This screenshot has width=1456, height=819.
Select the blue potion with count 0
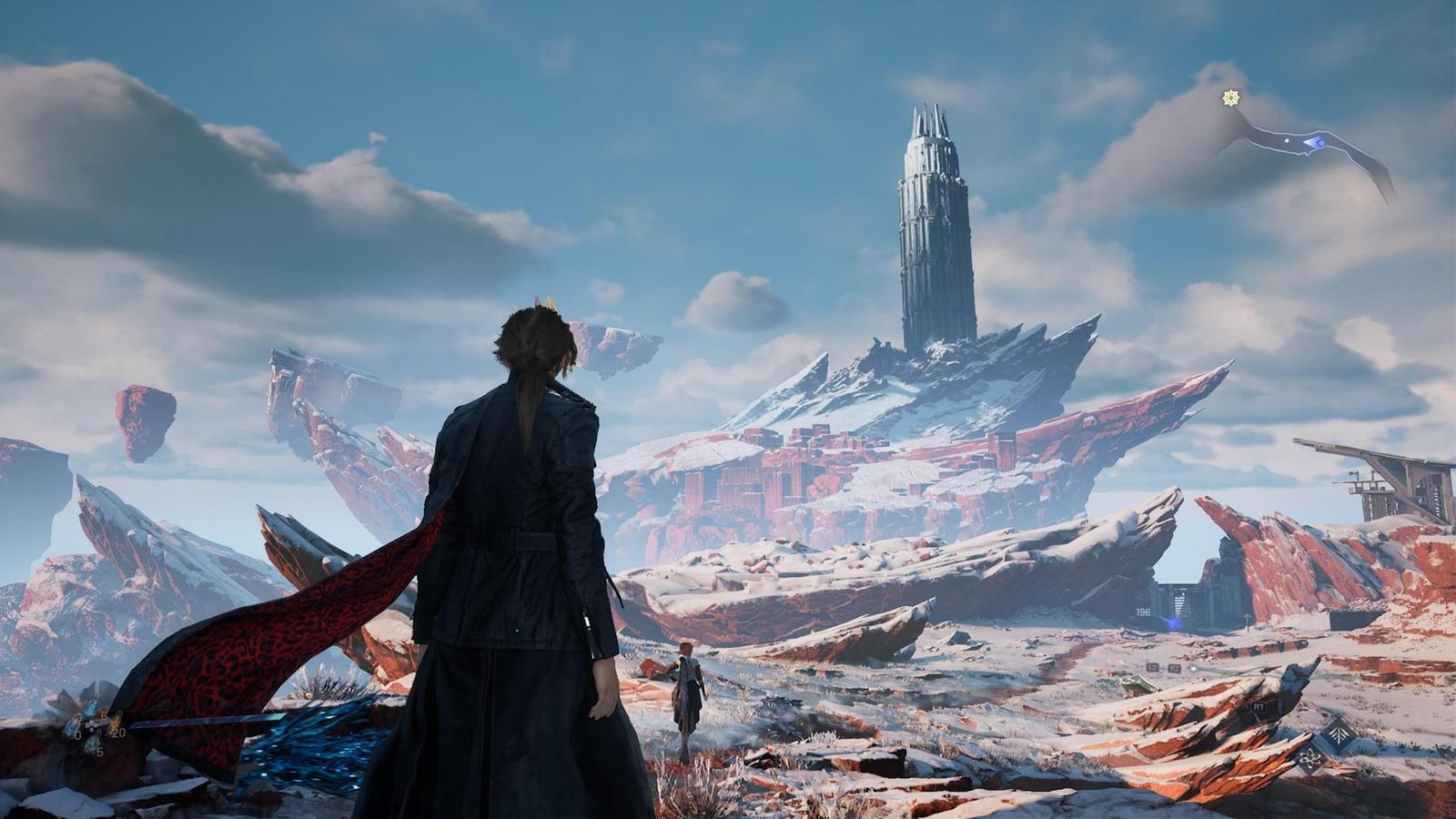click(x=74, y=727)
